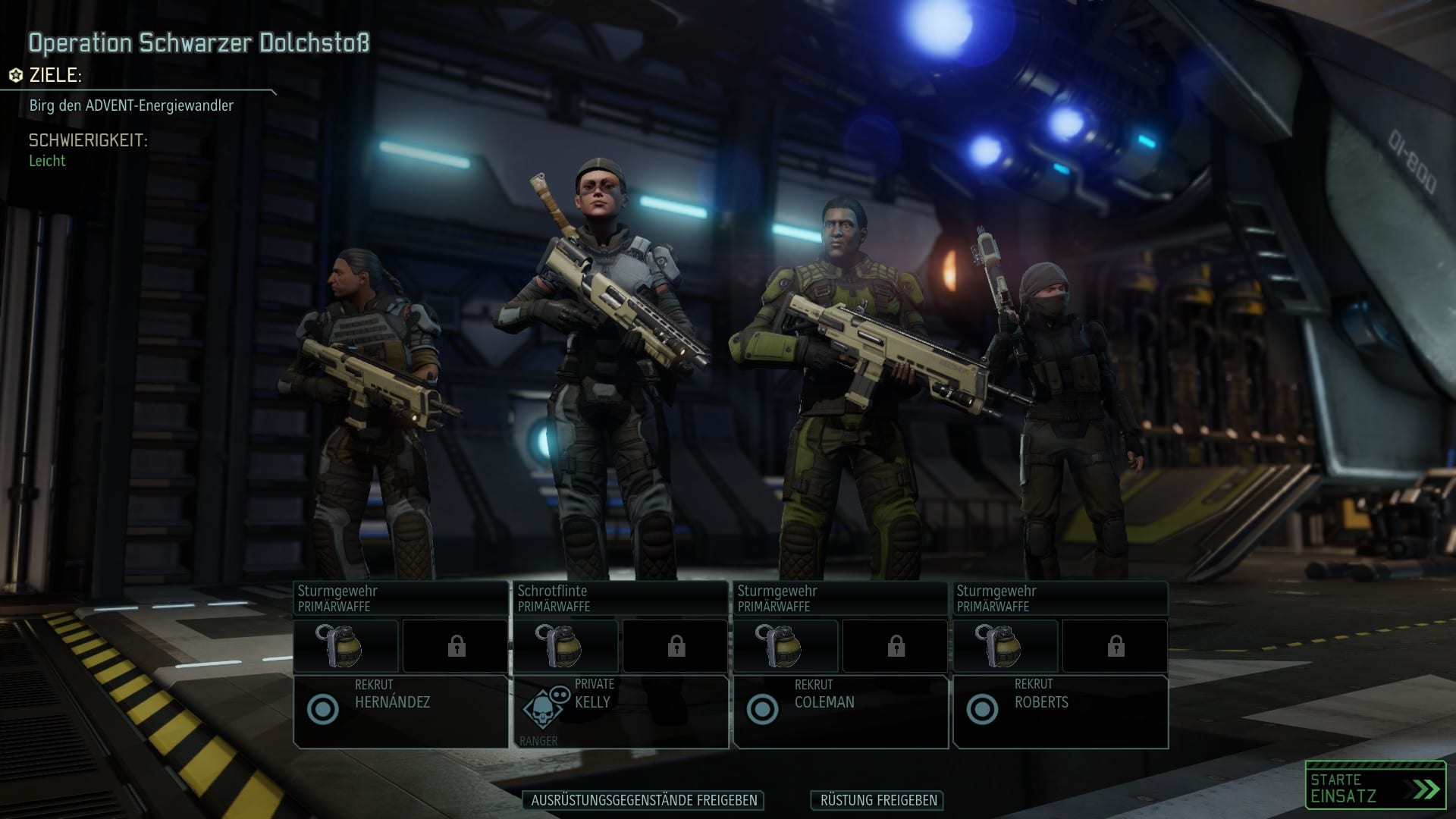Click Ausrüstungsgegenstände freigeben button
This screenshot has height=819, width=1456.
643,800
